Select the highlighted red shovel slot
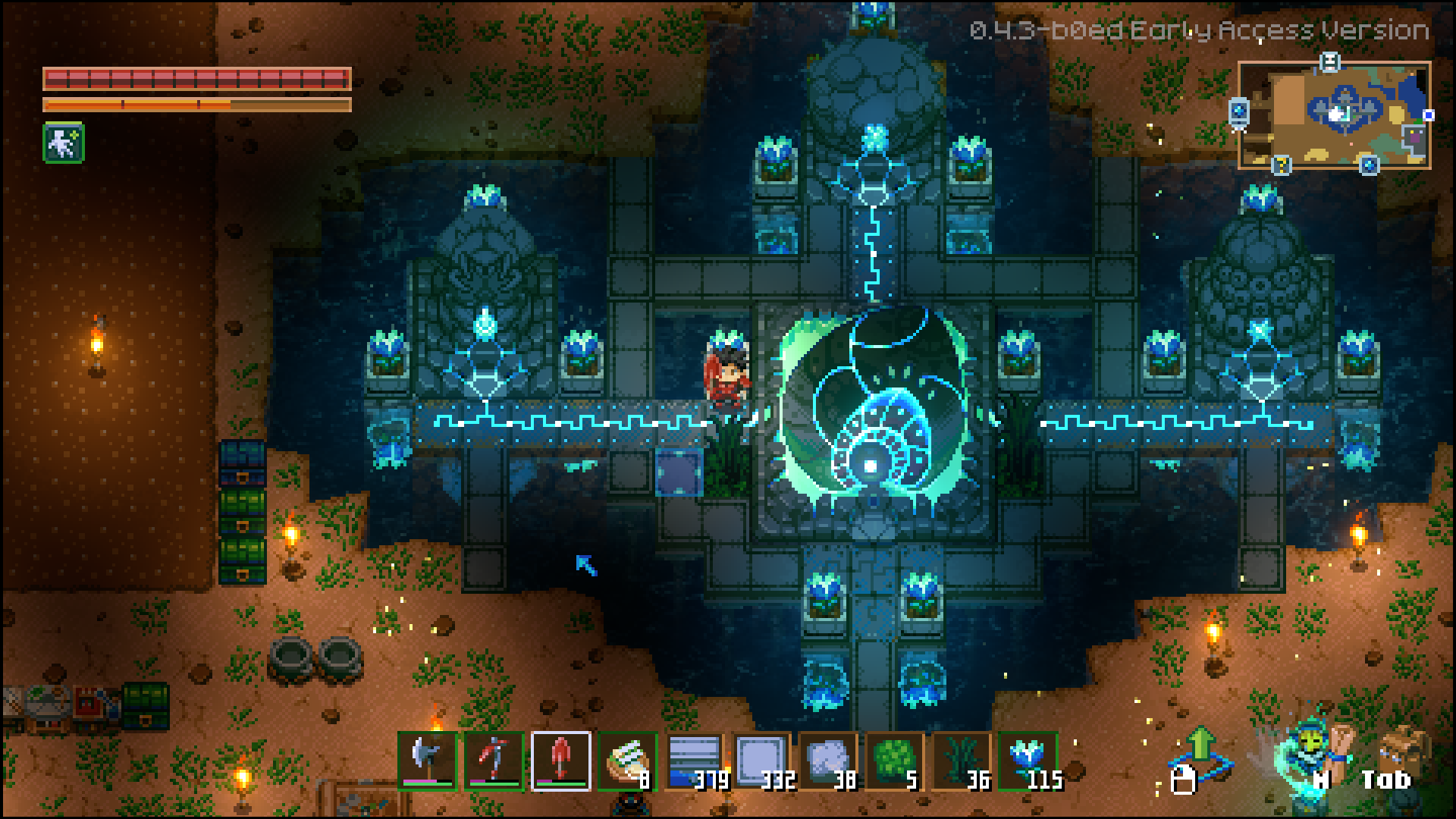This screenshot has width=1456, height=819. tap(561, 761)
